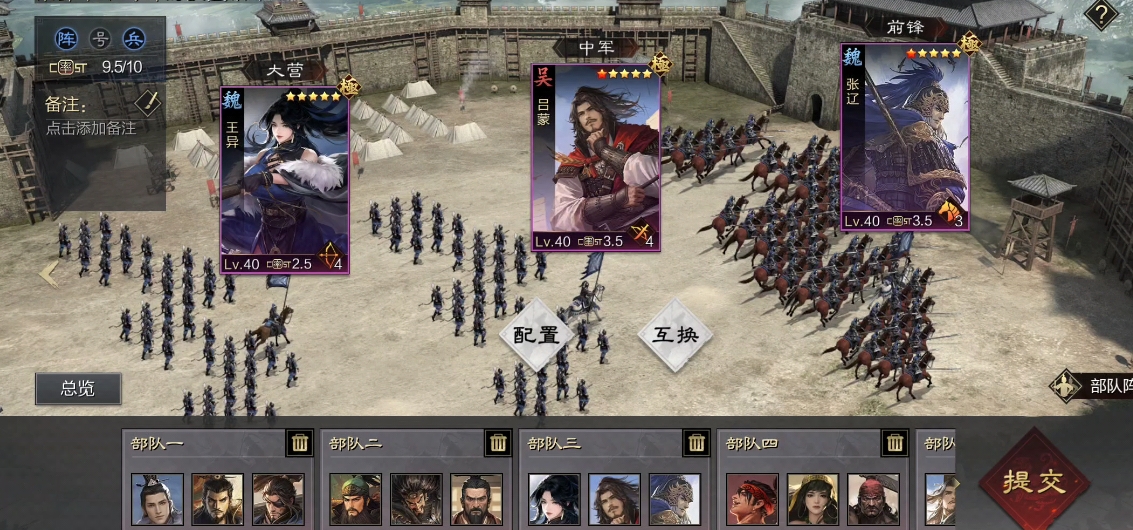
Task: Expand the 部队阵 side tab
Action: point(1094,386)
